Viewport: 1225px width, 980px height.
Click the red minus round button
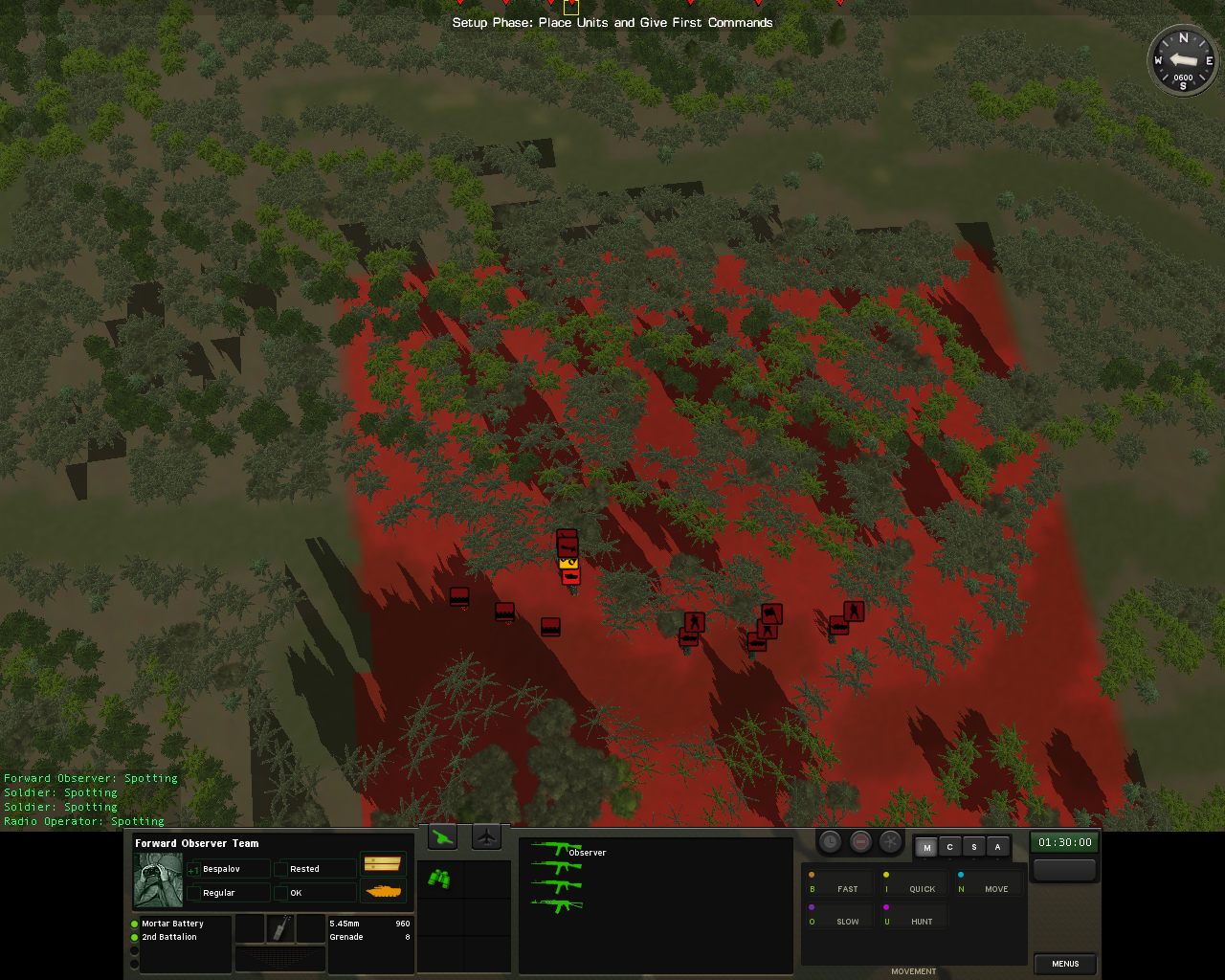860,841
